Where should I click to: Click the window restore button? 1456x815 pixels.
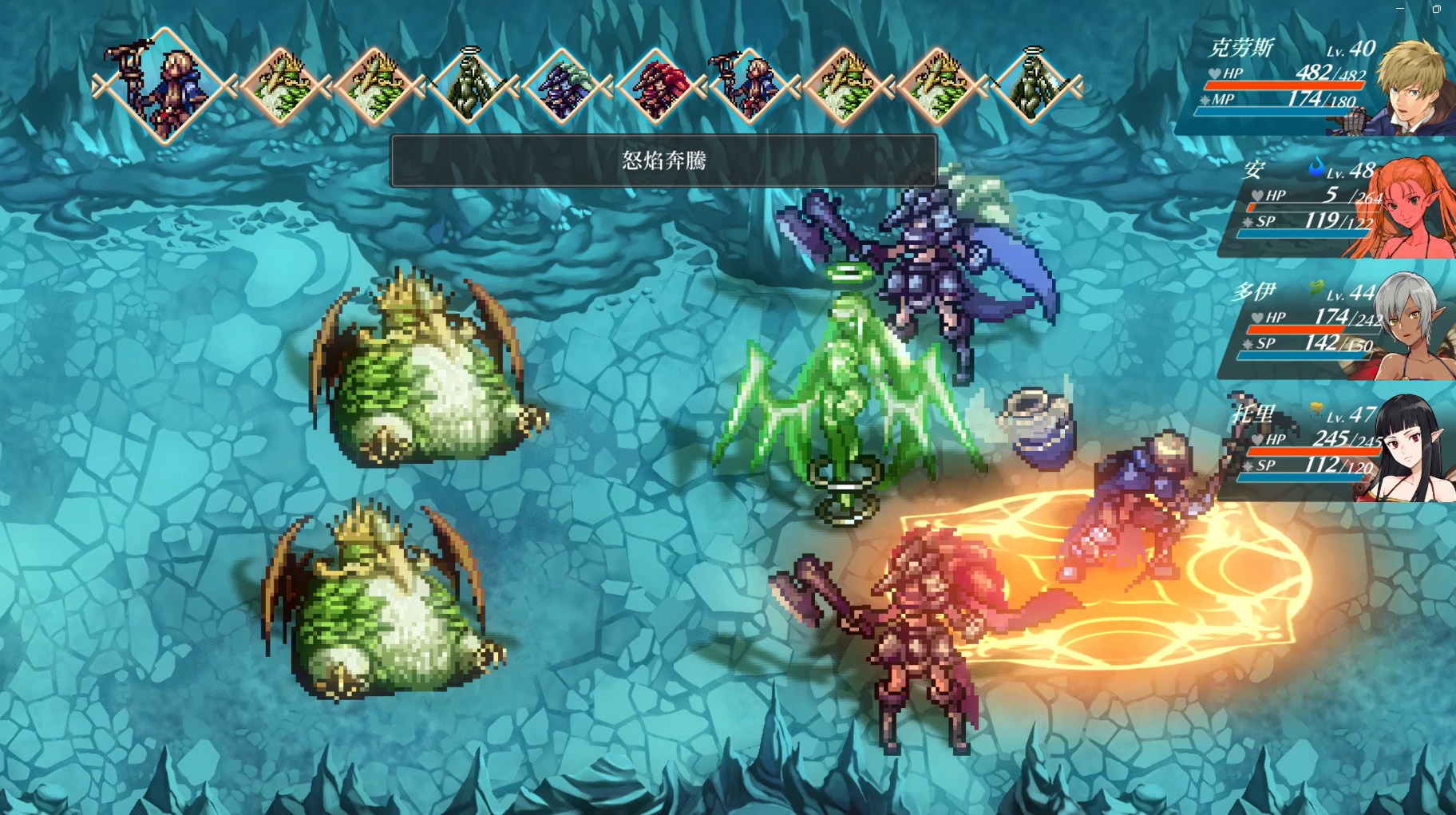tap(1436, 9)
